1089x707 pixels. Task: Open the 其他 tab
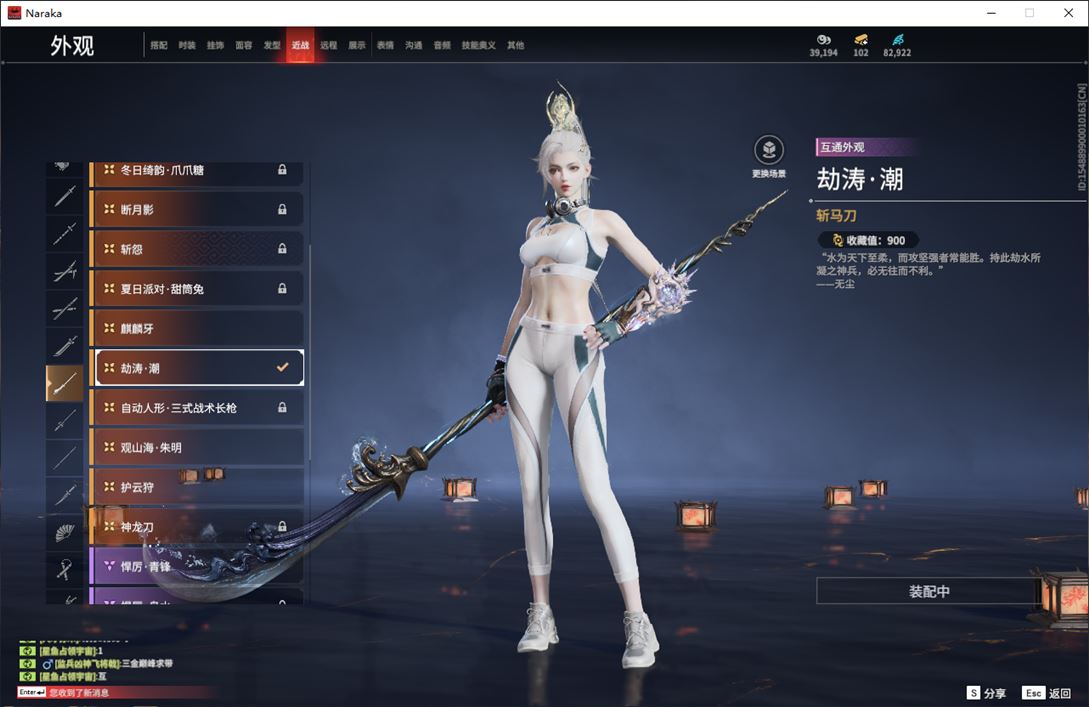515,46
